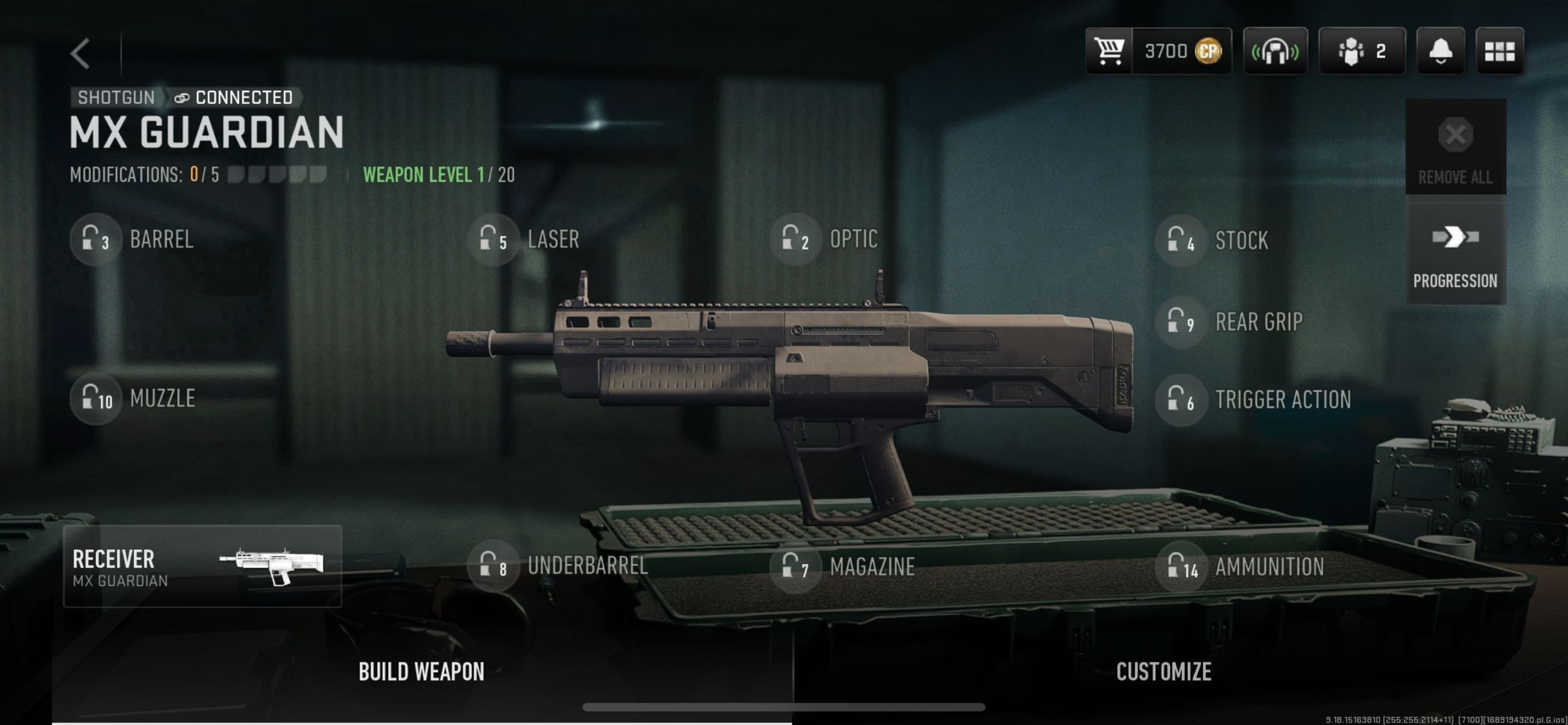
Task: Go back with the arrow button
Action: (81, 53)
